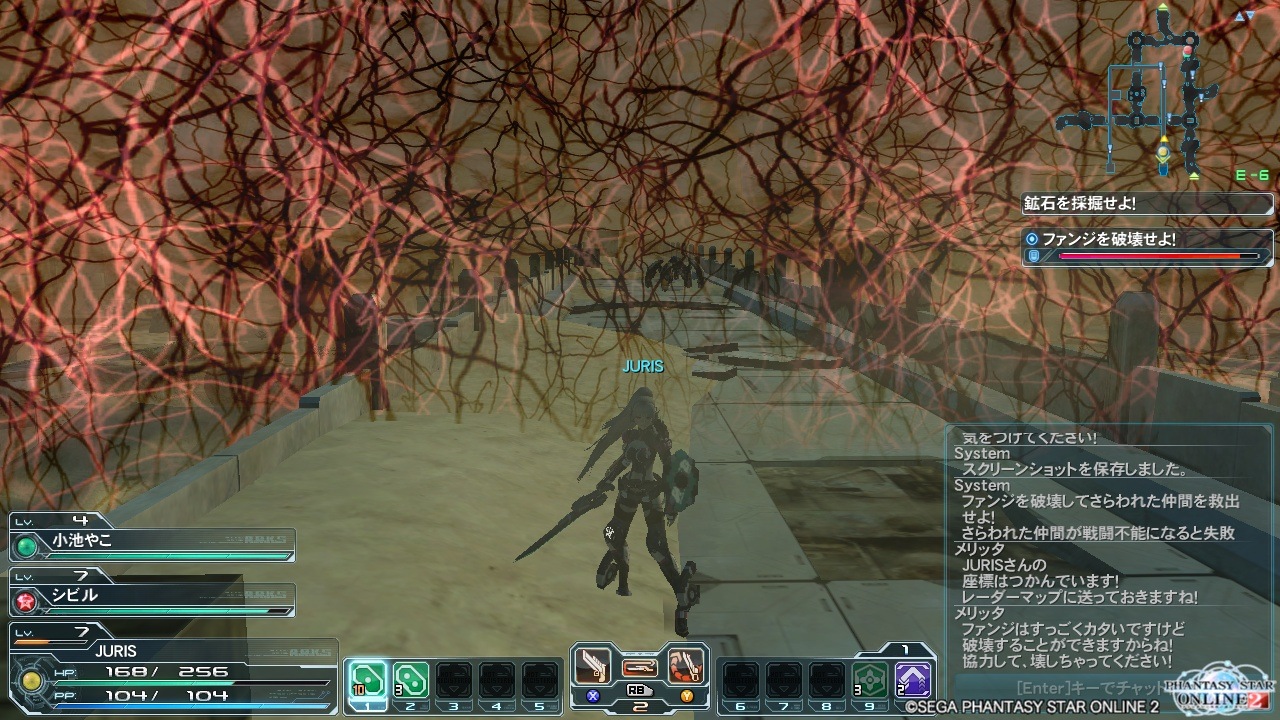Select the sword attack icon in the weapon palette

coord(594,666)
